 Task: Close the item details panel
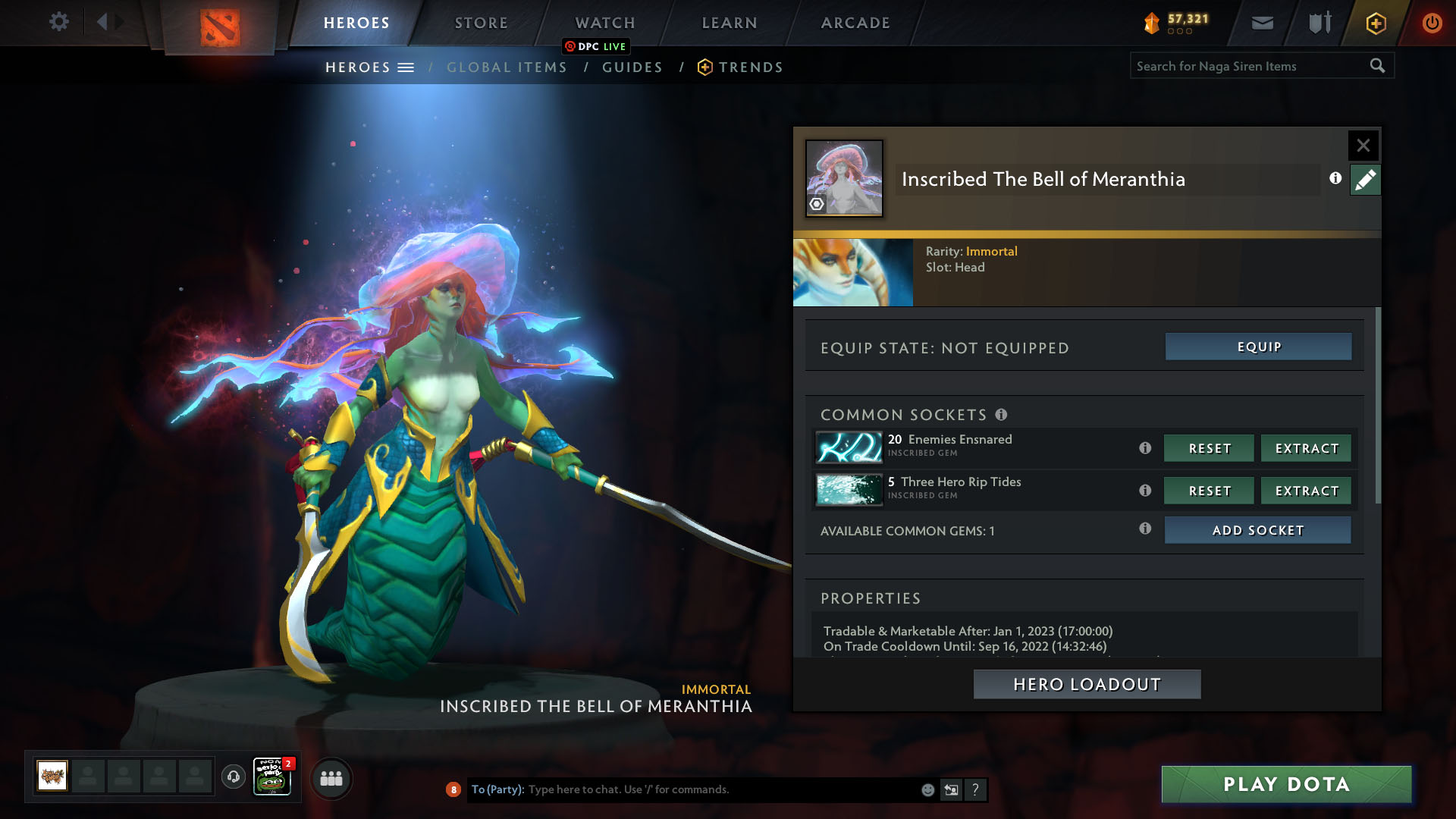1363,145
